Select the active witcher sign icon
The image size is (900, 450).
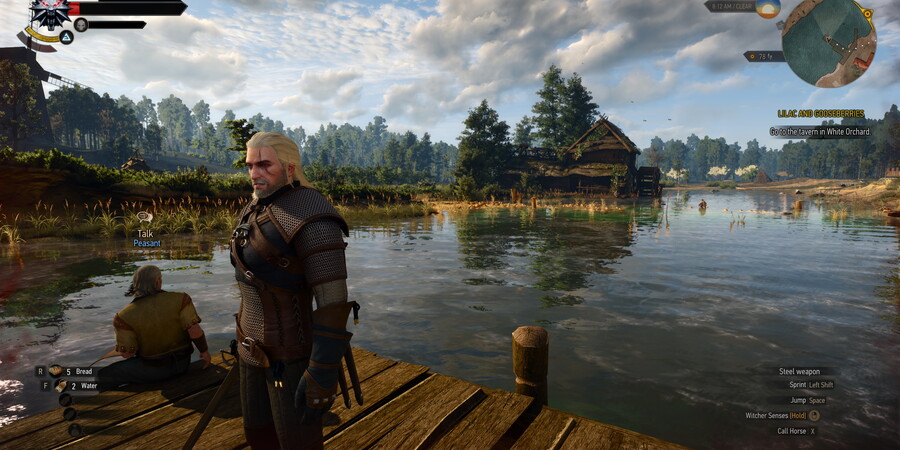coord(65,37)
